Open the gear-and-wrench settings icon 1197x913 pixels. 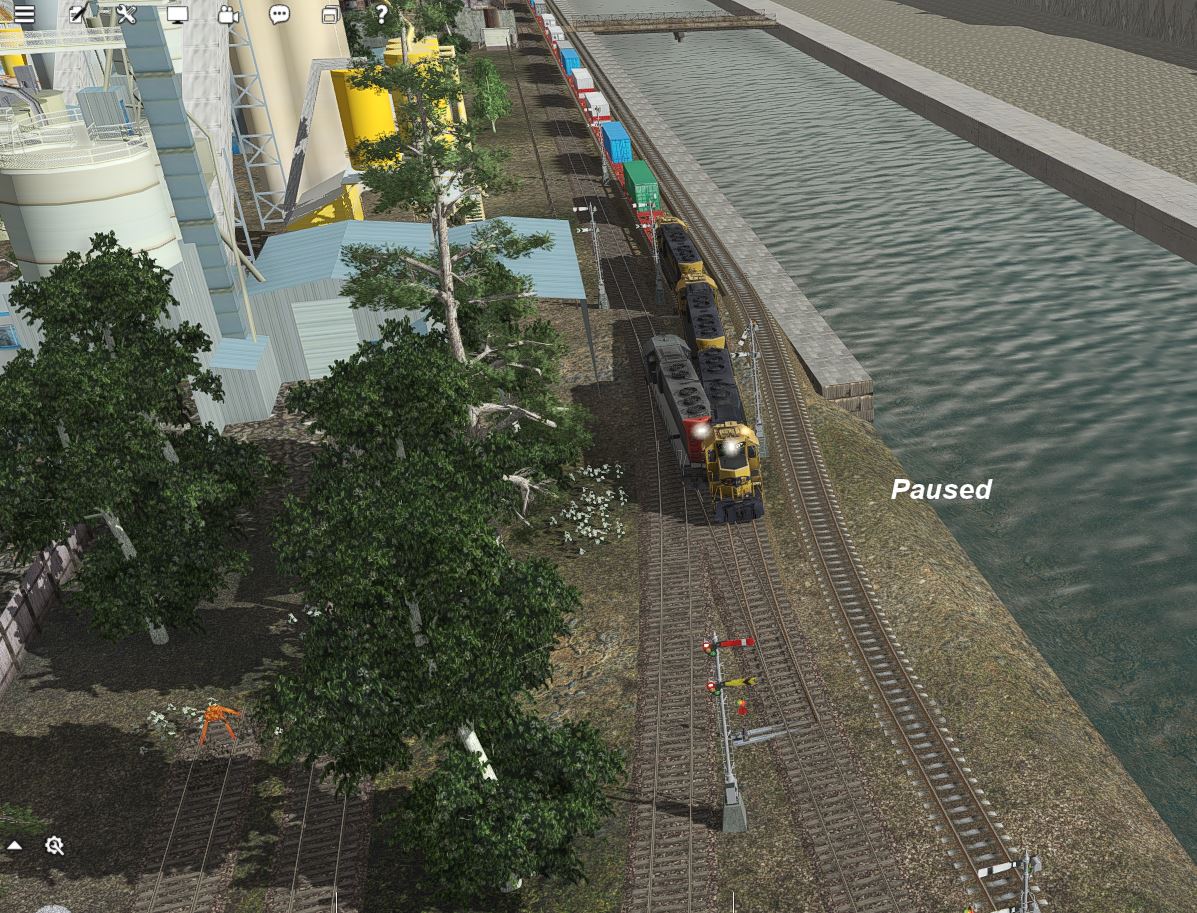[55, 846]
